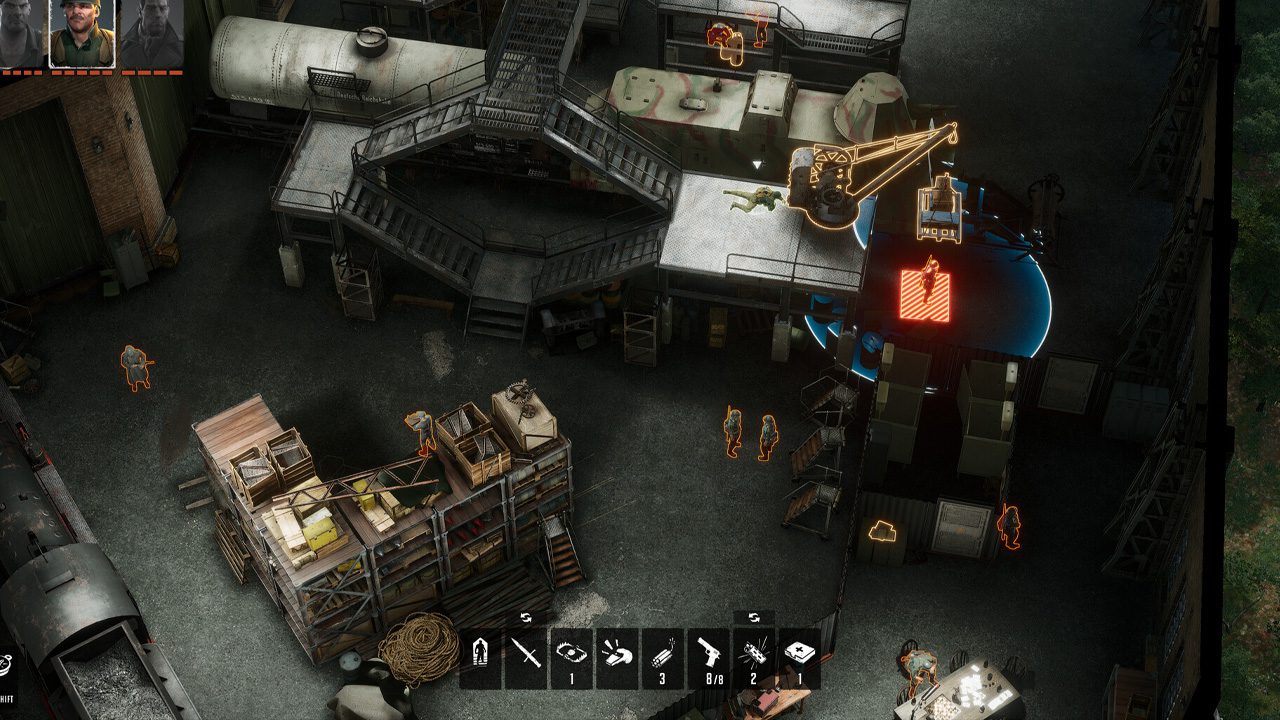The width and height of the screenshot is (1280, 720).
Task: Select the bald commando portrait
Action: (x=22, y=33)
